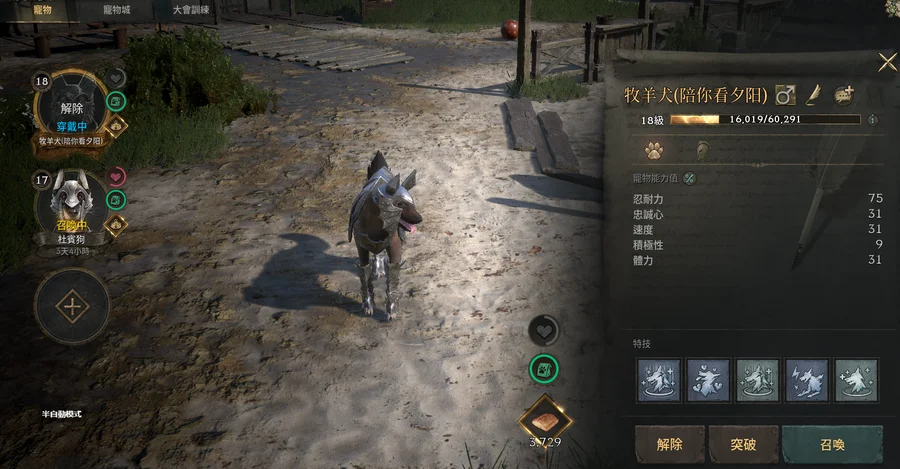This screenshot has height=469, width=900.
Task: Select the wolf with hearts skill icon
Action: tap(709, 380)
